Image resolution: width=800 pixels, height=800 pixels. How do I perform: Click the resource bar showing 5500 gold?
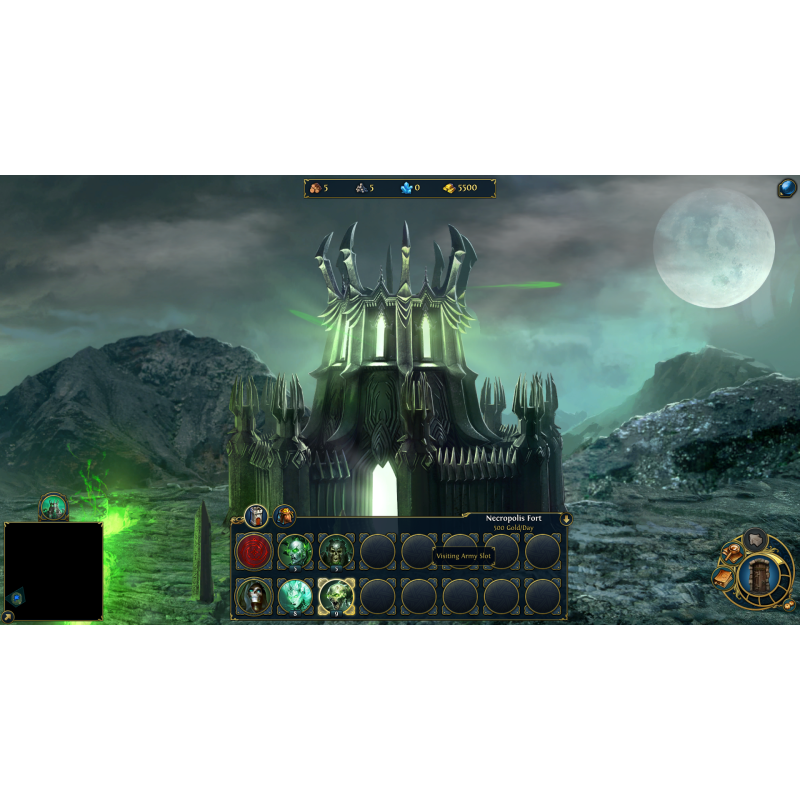coord(400,188)
